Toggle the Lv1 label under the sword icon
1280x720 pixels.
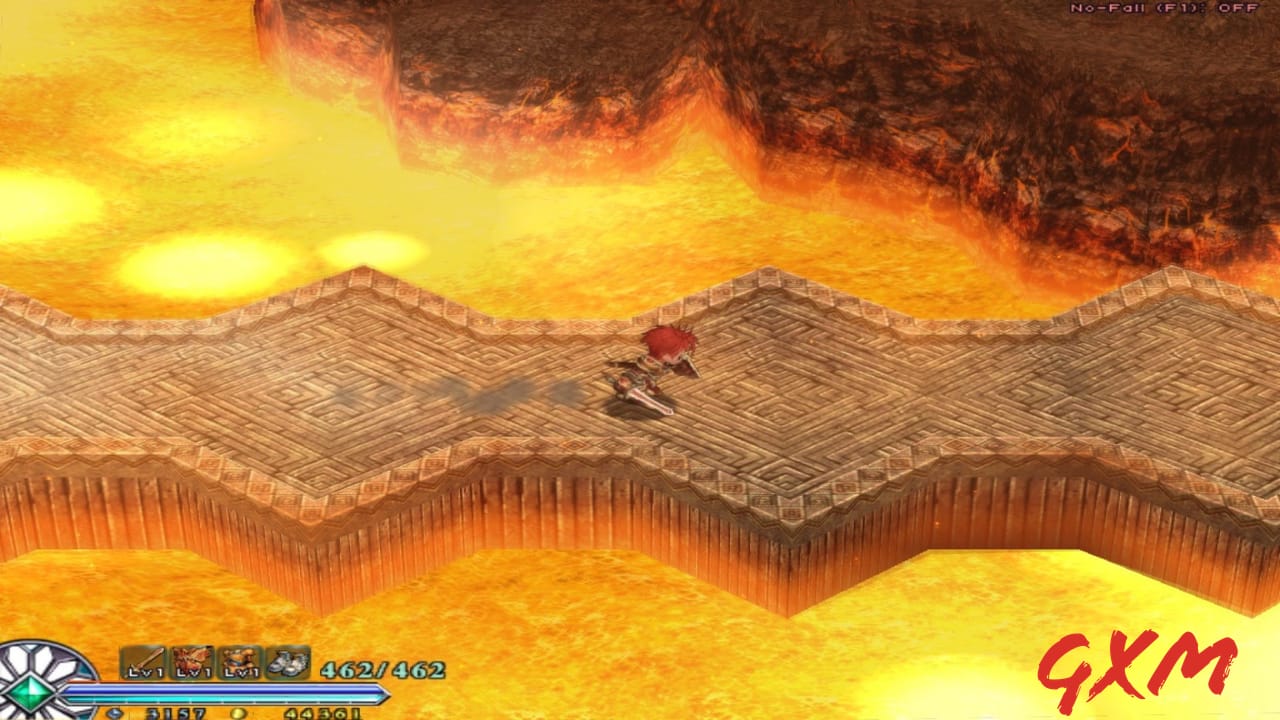tap(146, 671)
